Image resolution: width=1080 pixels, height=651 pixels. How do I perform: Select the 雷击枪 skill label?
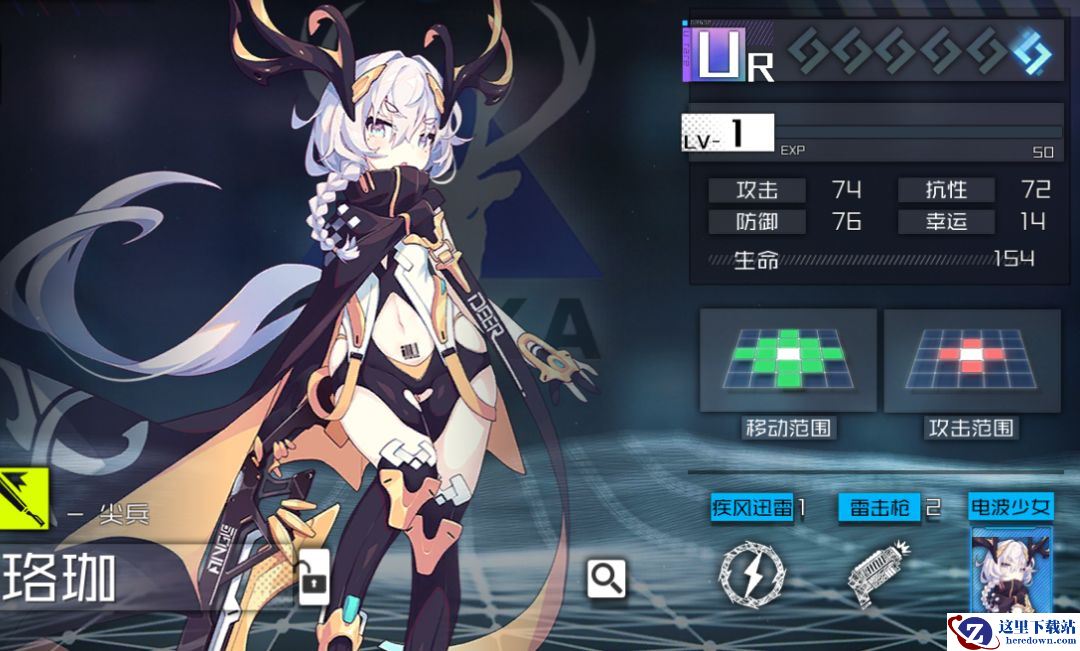(879, 507)
